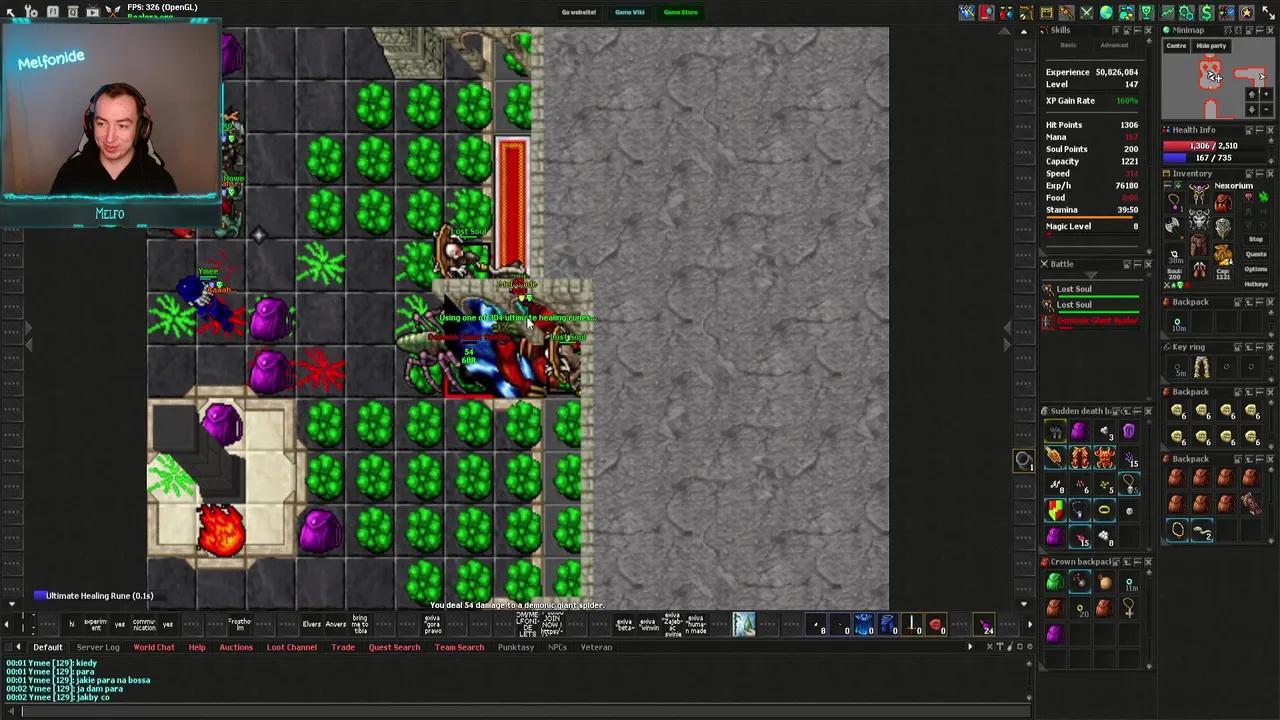Open the Loot Channel chat tab
Image resolution: width=1280 pixels, height=720 pixels.
[291, 647]
